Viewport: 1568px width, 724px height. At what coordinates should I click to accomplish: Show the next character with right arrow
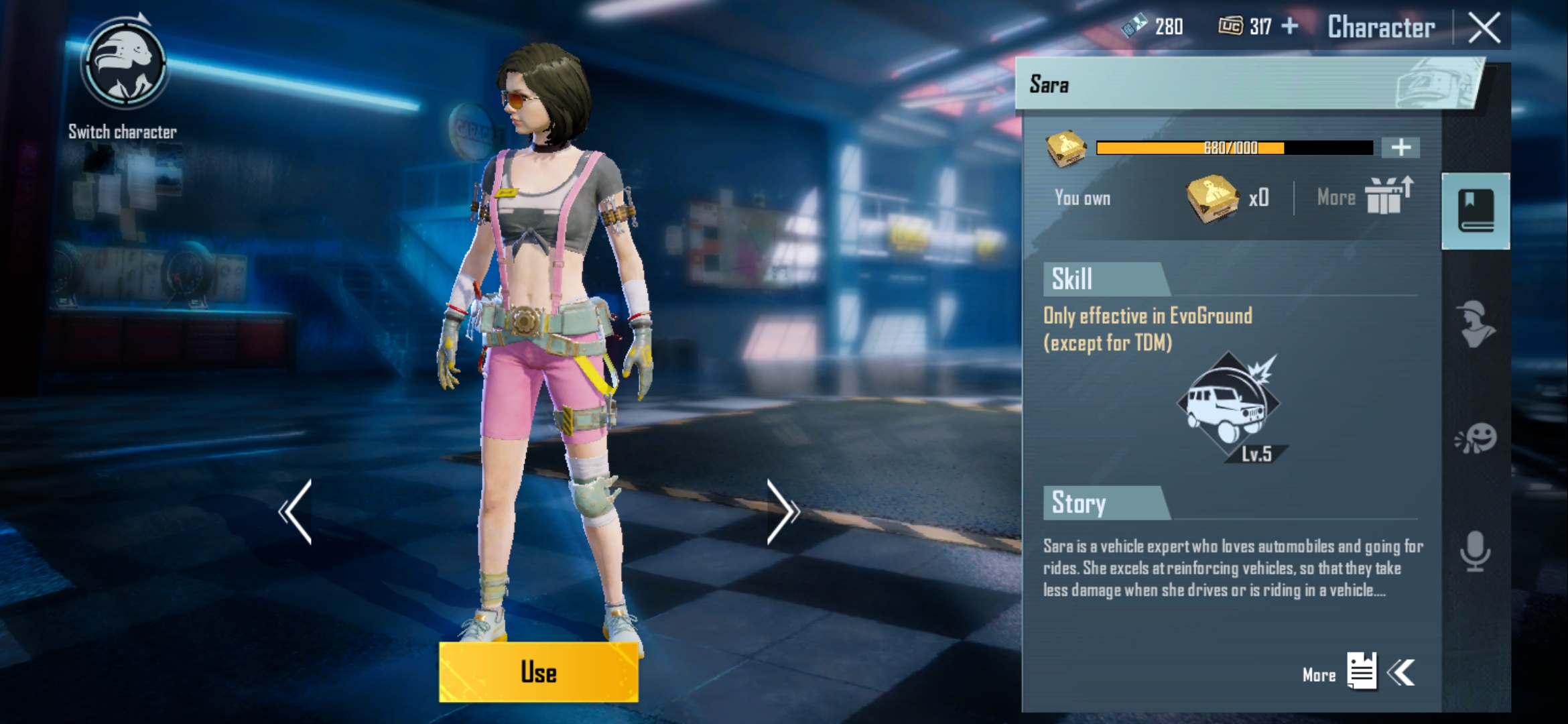point(783,511)
